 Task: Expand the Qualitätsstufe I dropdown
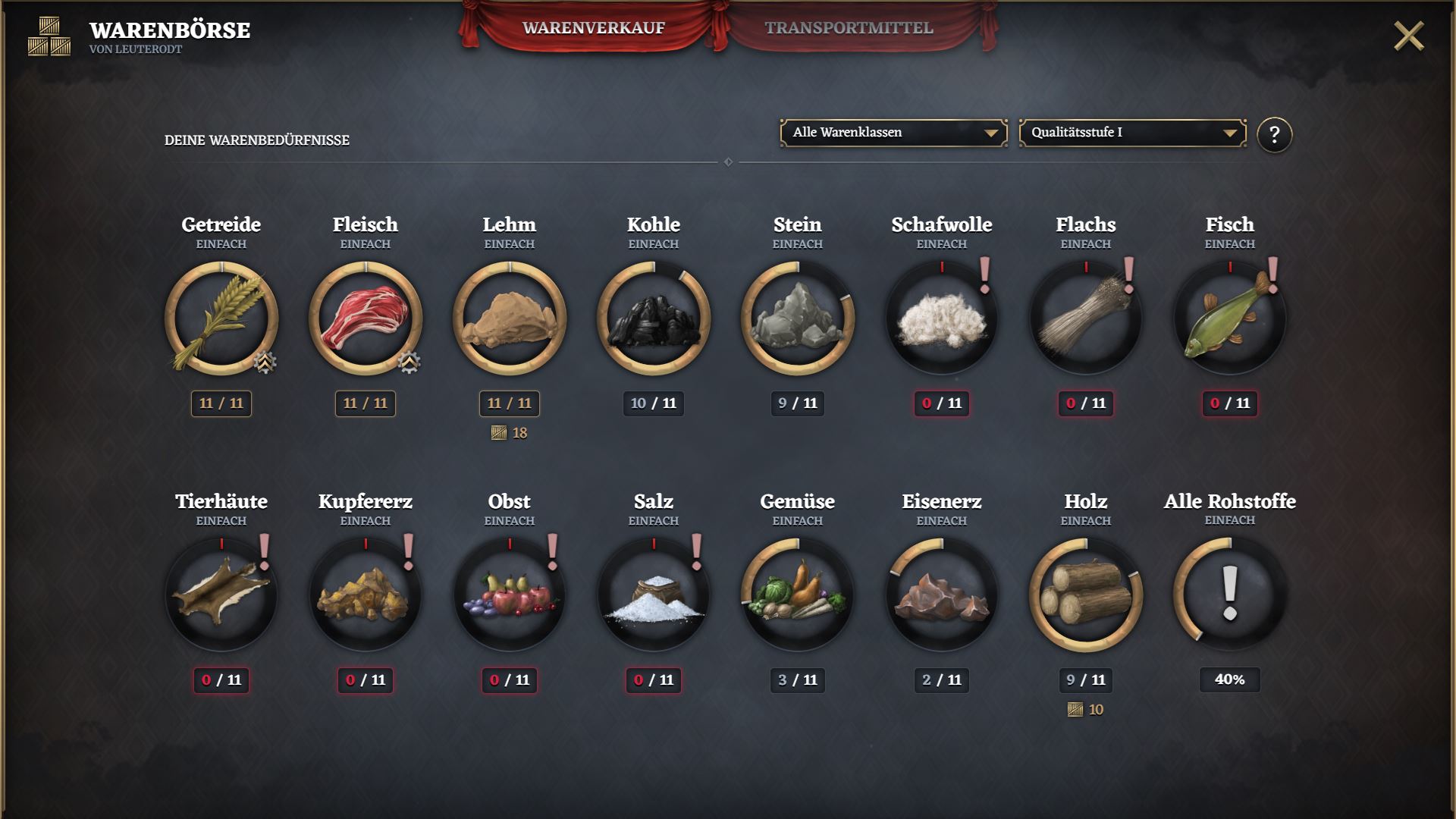point(1132,133)
